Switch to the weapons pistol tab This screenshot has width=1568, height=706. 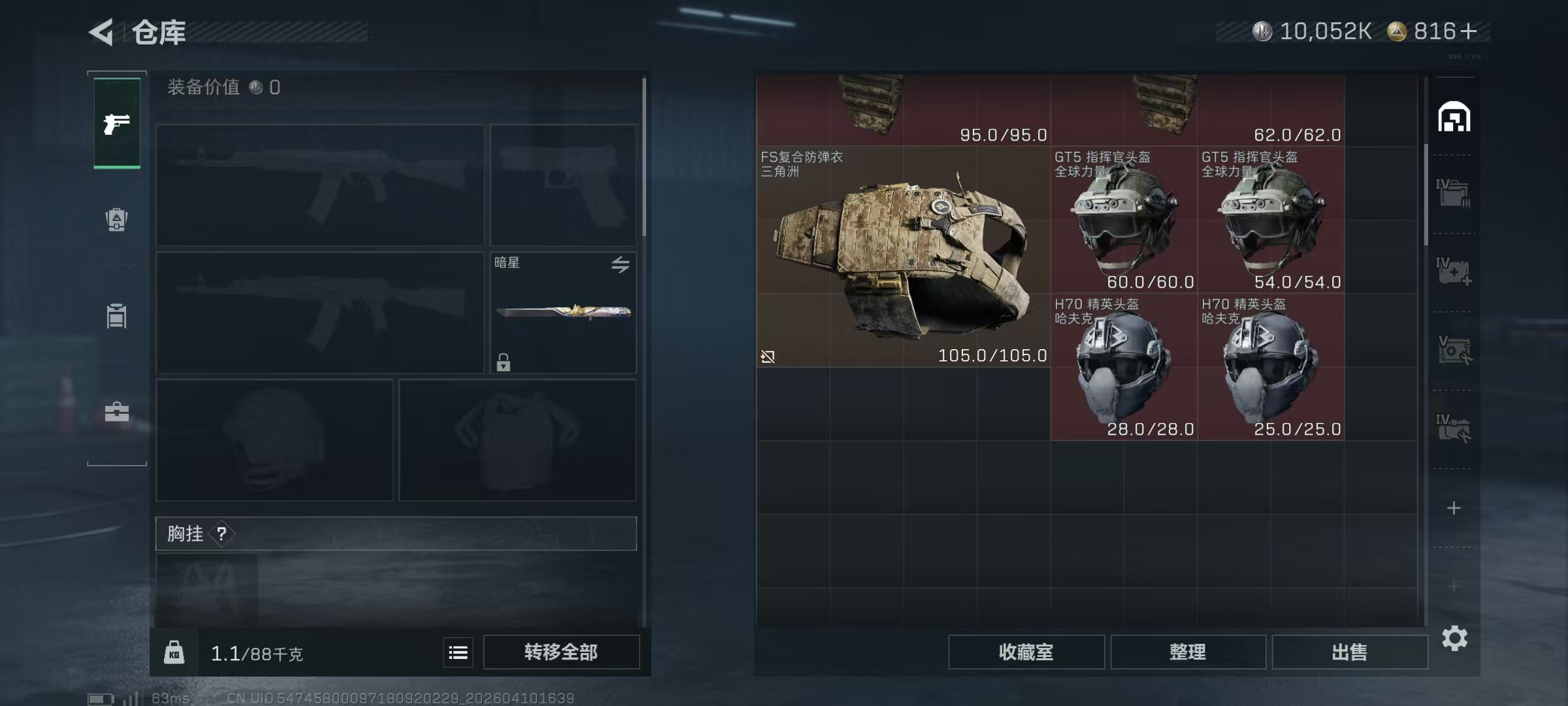[x=117, y=123]
